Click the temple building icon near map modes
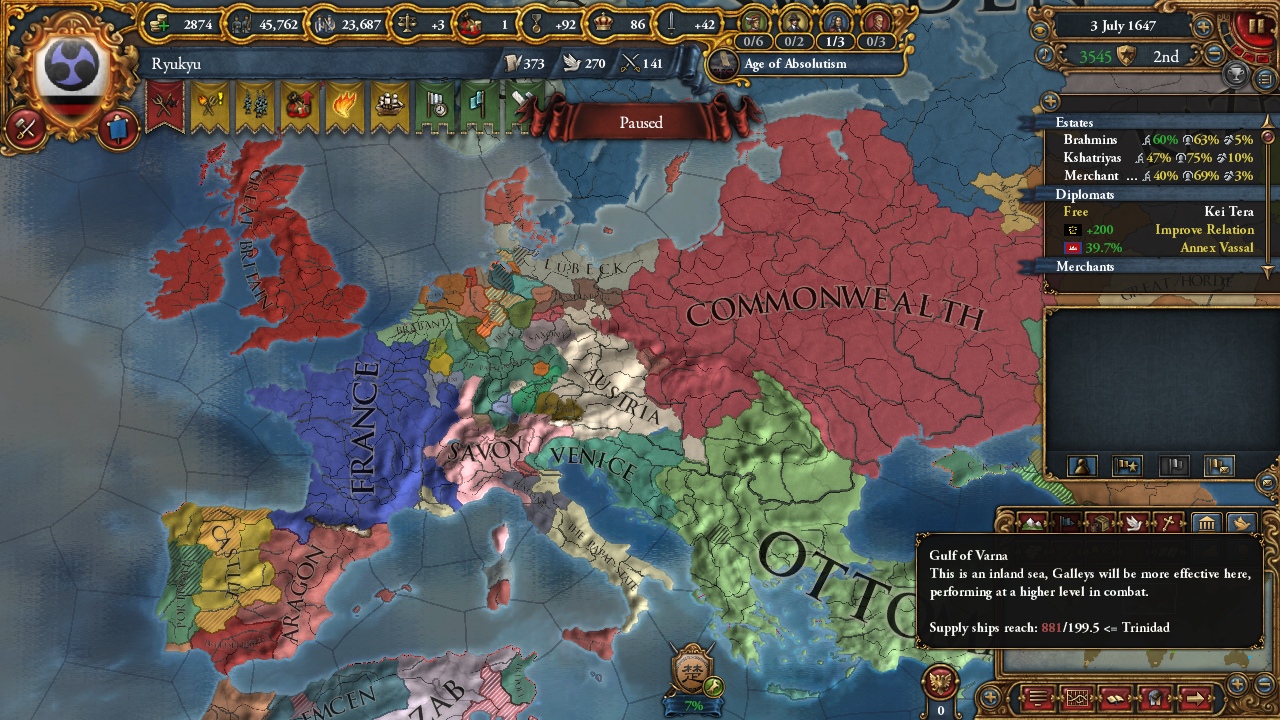Screen dimensions: 1280x720 [x=1208, y=522]
